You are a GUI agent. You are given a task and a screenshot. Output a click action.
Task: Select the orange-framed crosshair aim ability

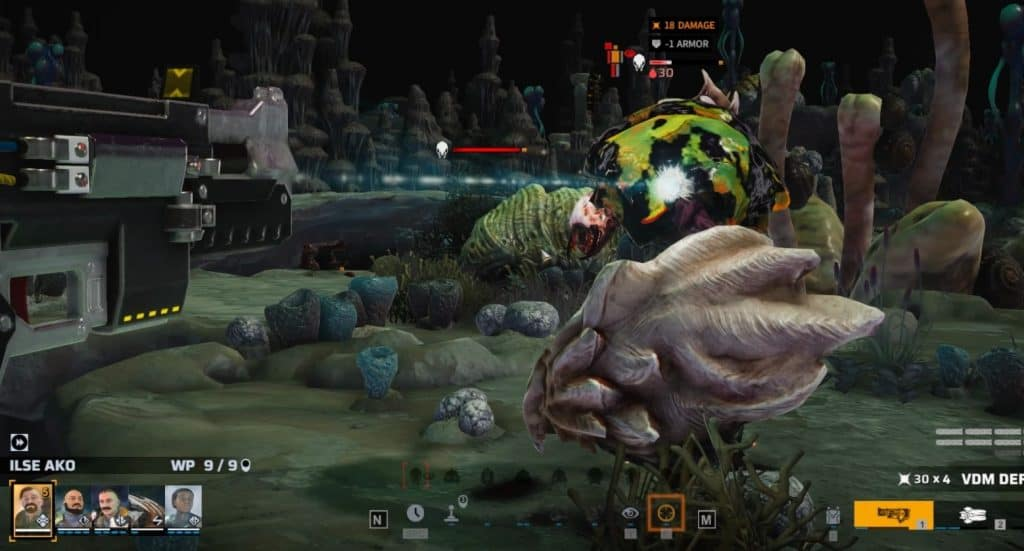666,513
